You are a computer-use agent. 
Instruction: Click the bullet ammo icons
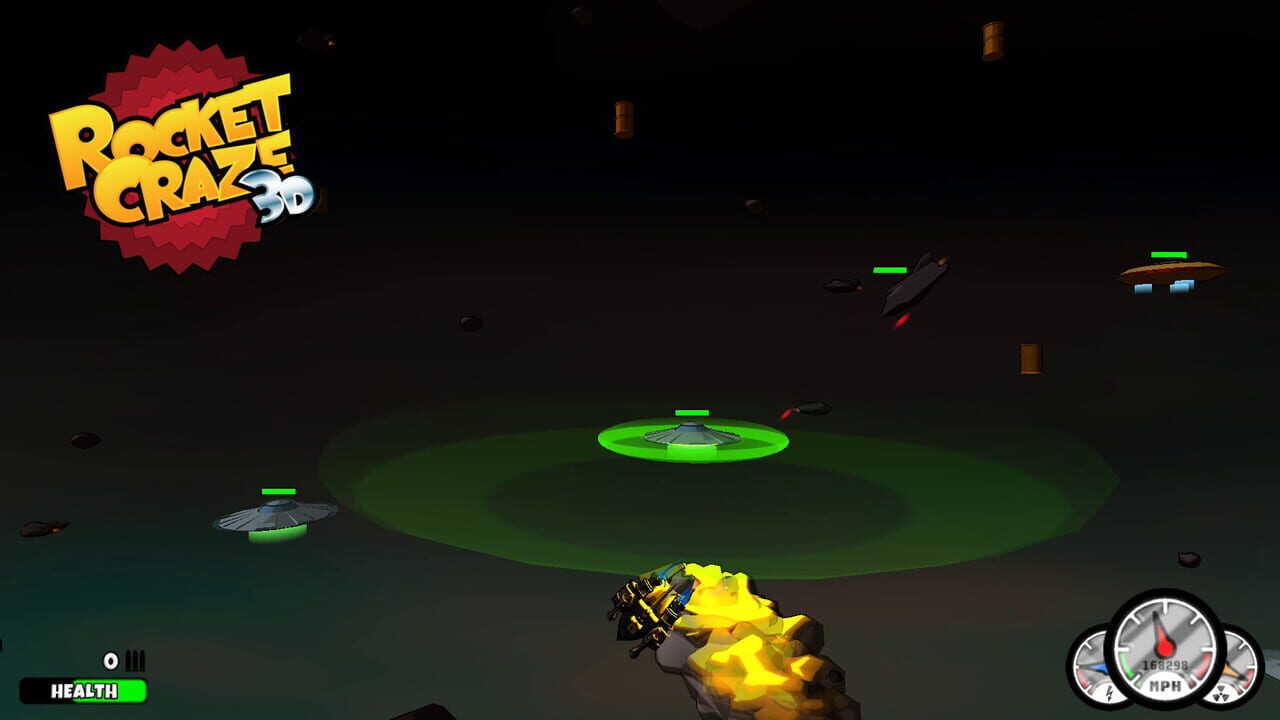pyautogui.click(x=133, y=660)
